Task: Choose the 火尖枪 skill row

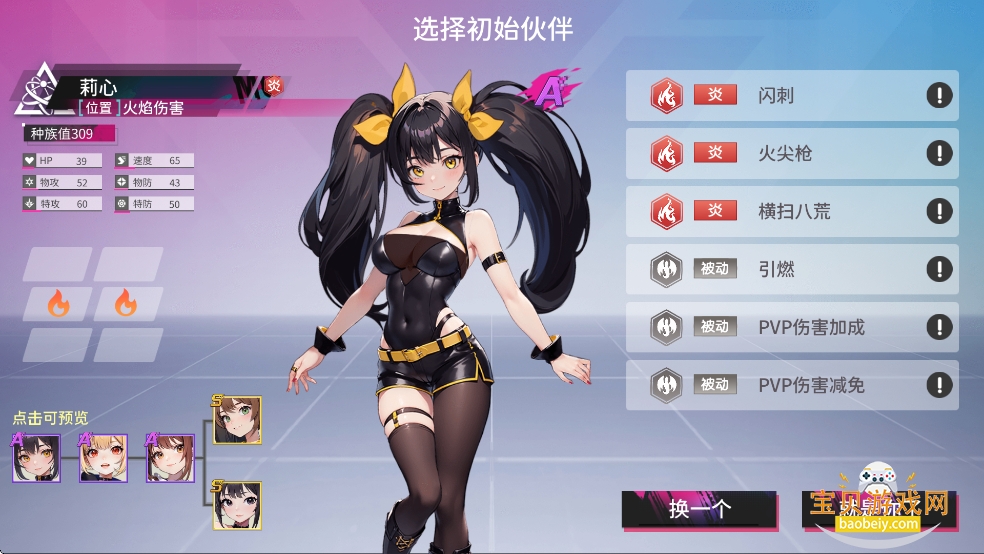Action: tap(790, 153)
